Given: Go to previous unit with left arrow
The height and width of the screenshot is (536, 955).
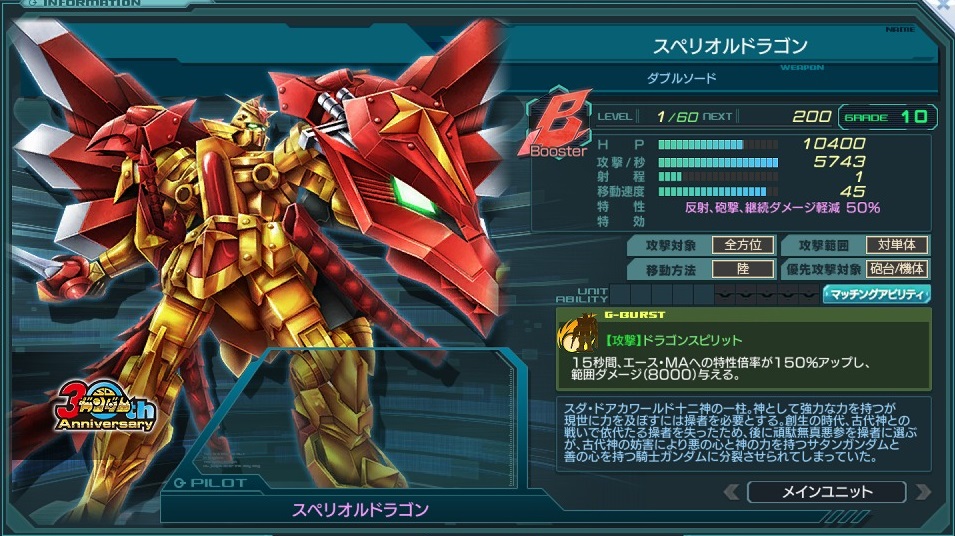Looking at the screenshot, I should point(733,492).
